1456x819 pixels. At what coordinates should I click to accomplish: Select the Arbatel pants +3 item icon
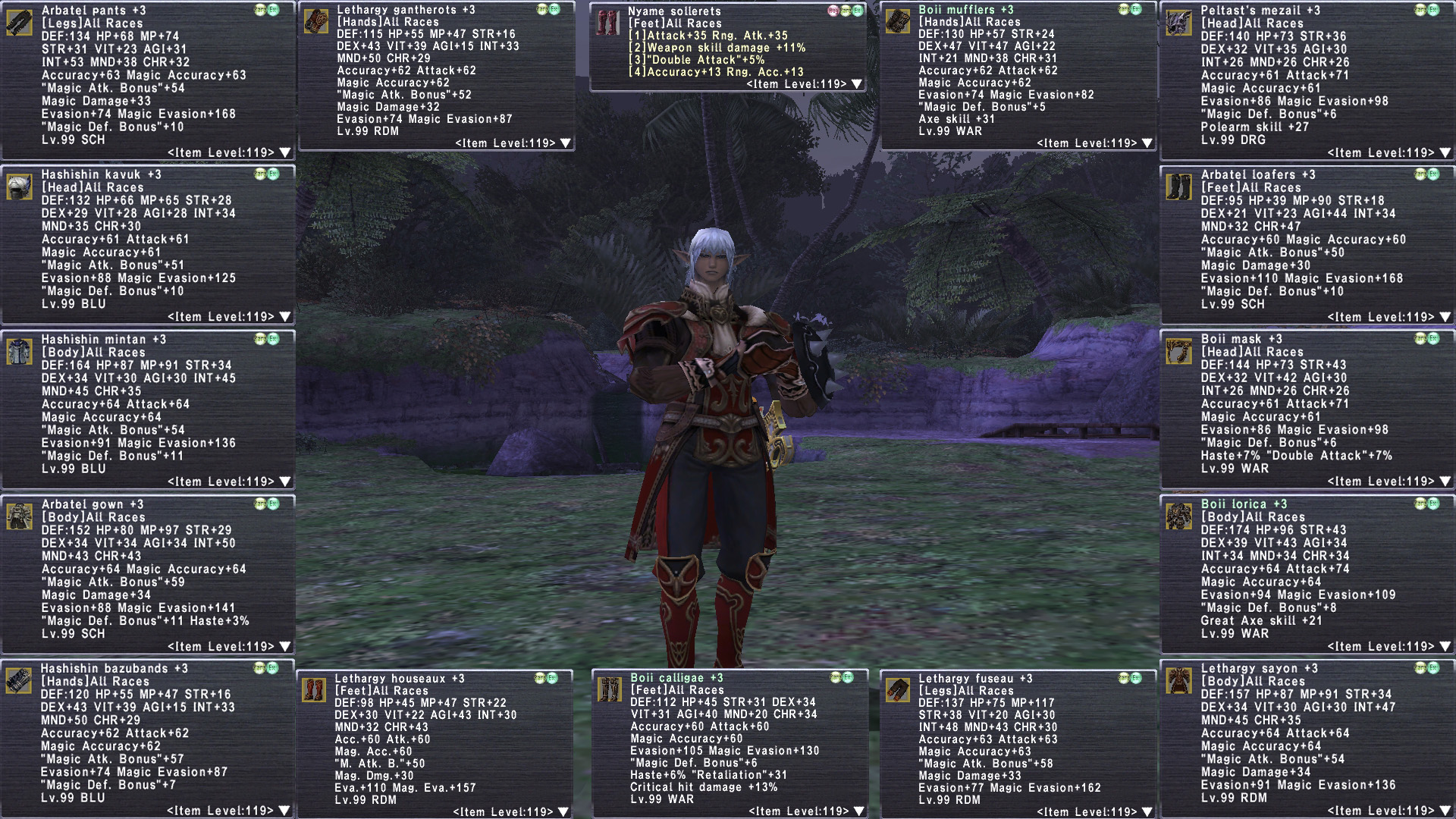[19, 22]
